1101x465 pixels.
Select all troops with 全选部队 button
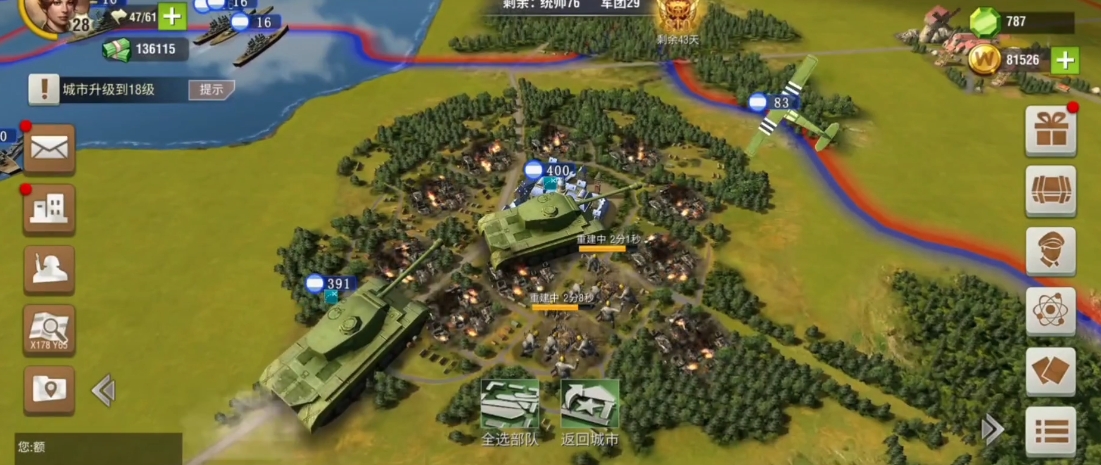(509, 410)
